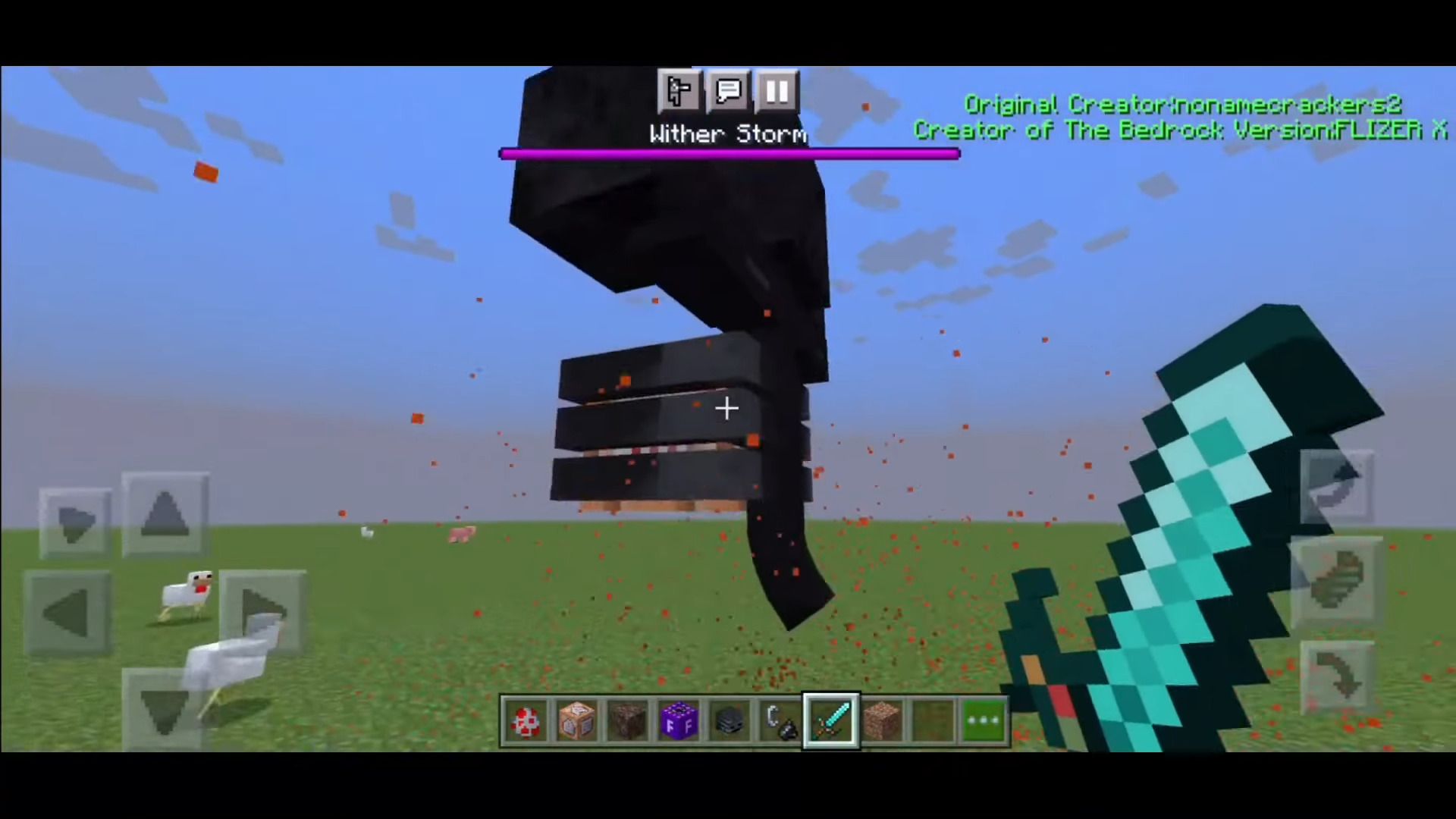Screen dimensions: 1456x819
Task: Toggle the jump control button
Action: coord(1336,485)
